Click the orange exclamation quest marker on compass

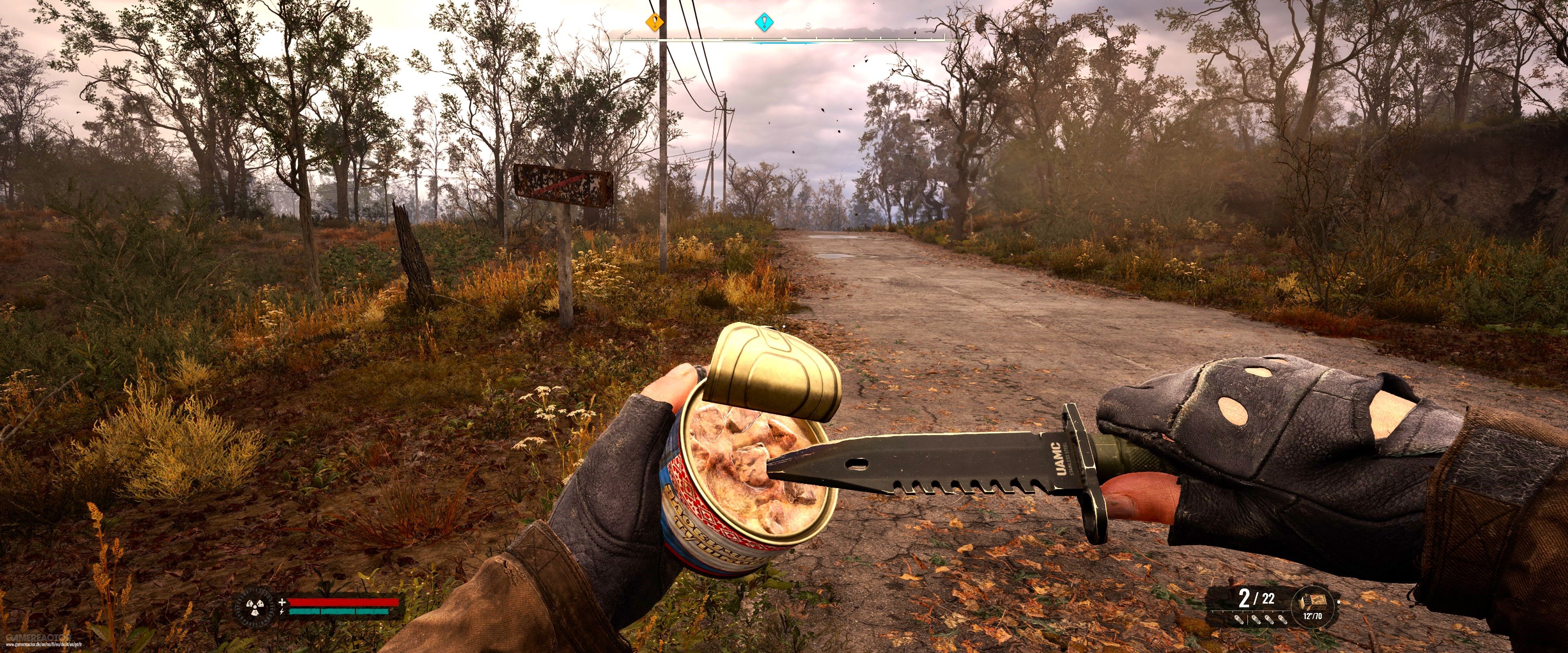(655, 22)
